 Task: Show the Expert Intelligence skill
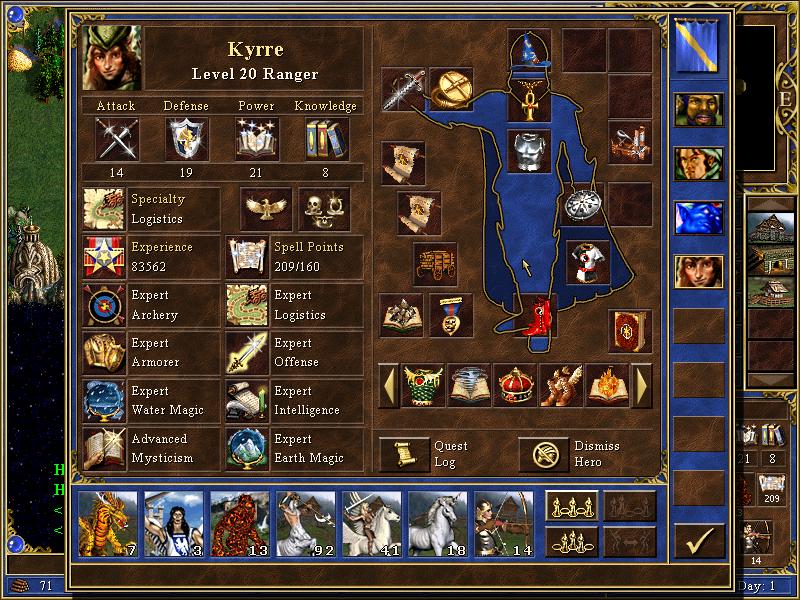[x=248, y=400]
